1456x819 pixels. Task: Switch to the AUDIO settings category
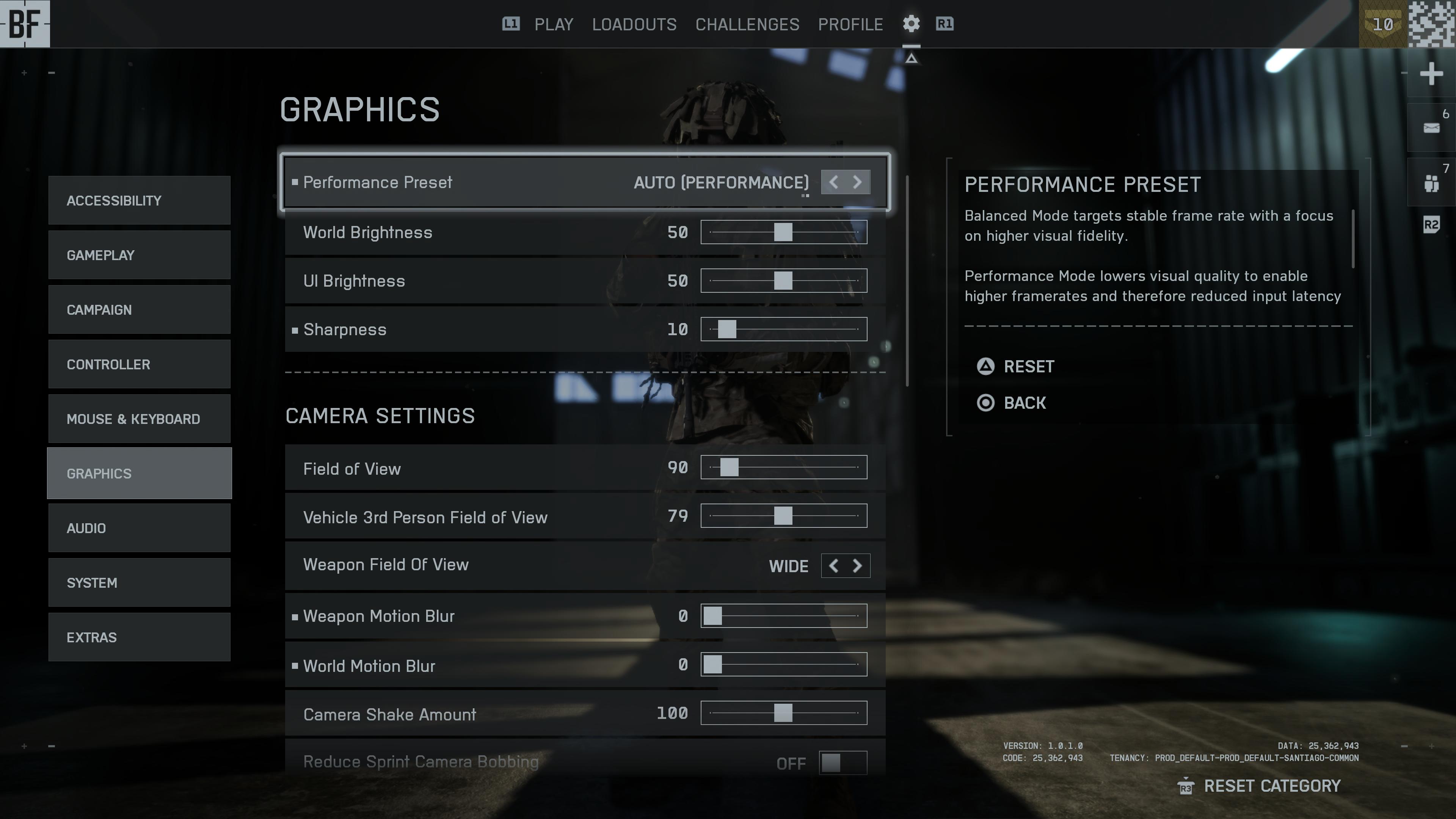139,528
